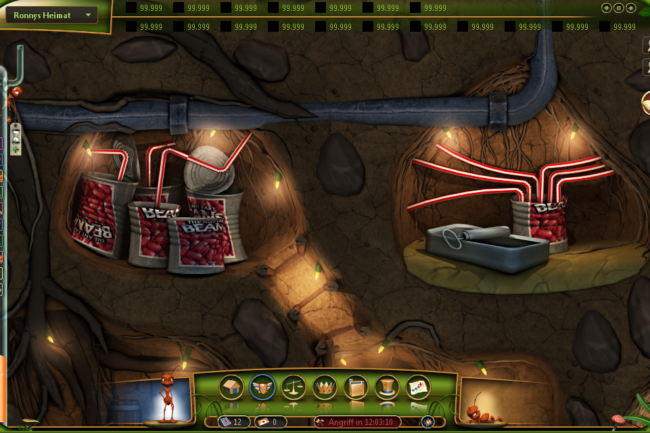The height and width of the screenshot is (433, 650).
Task: Open the balance scales trade icon
Action: [295, 387]
